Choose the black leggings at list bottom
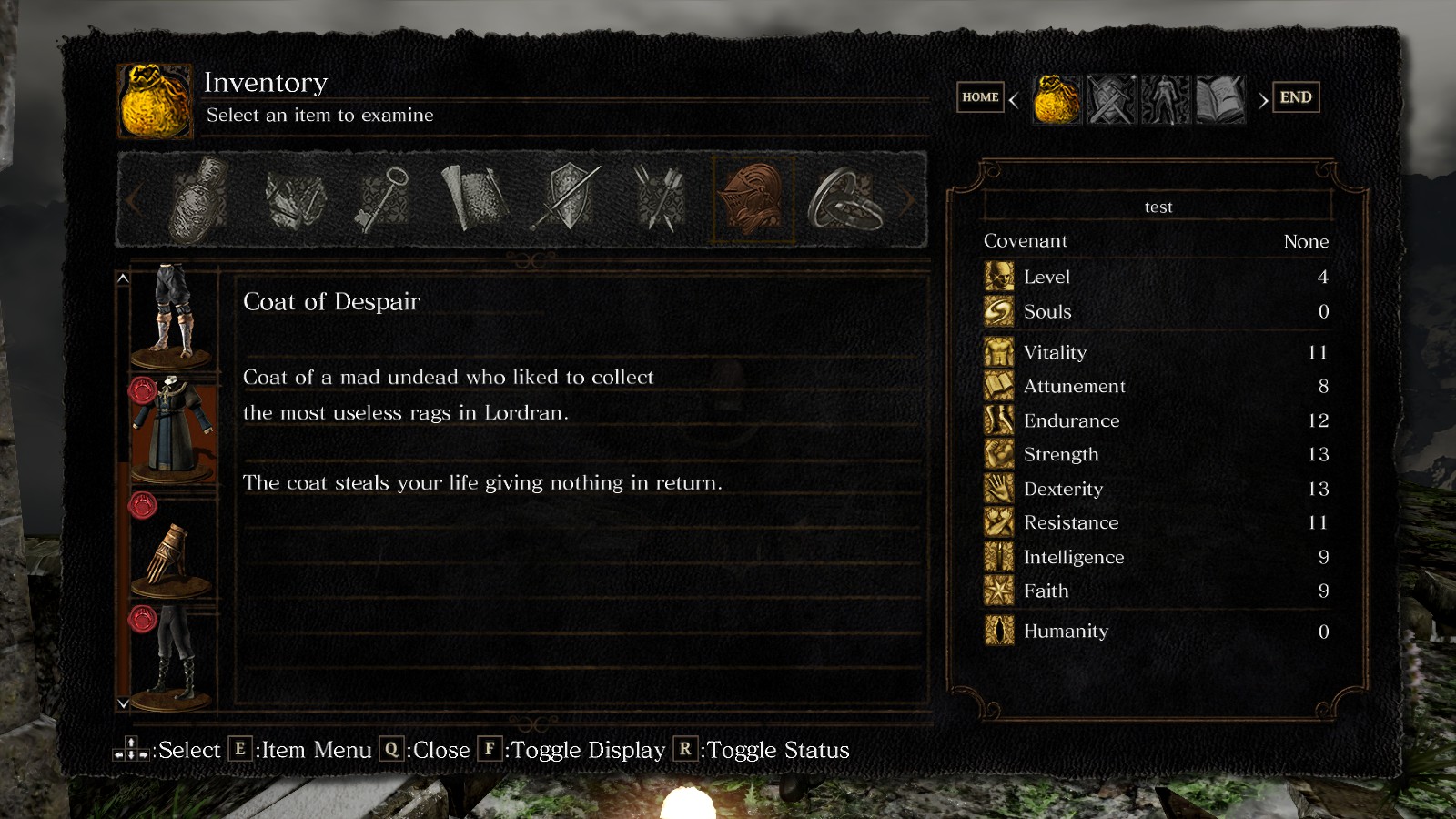Viewport: 1456px width, 819px height. pyautogui.click(x=173, y=657)
